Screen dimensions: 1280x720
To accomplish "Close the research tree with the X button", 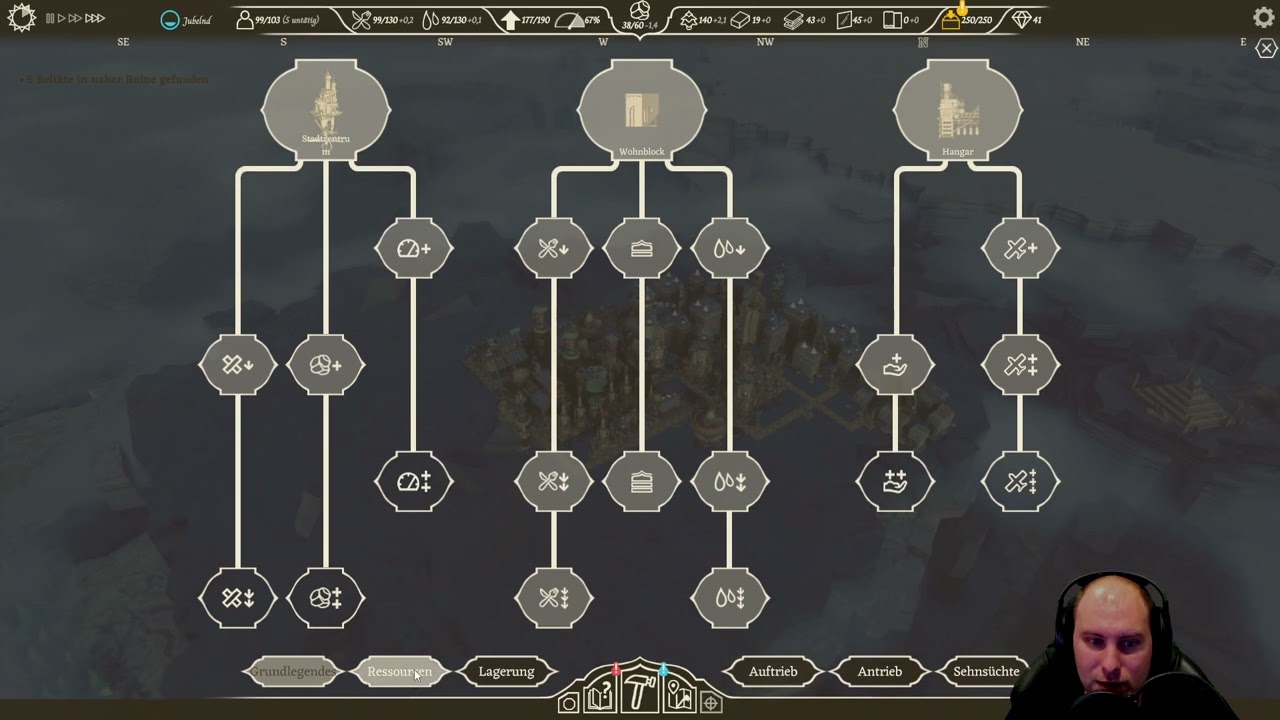I will click(1266, 49).
